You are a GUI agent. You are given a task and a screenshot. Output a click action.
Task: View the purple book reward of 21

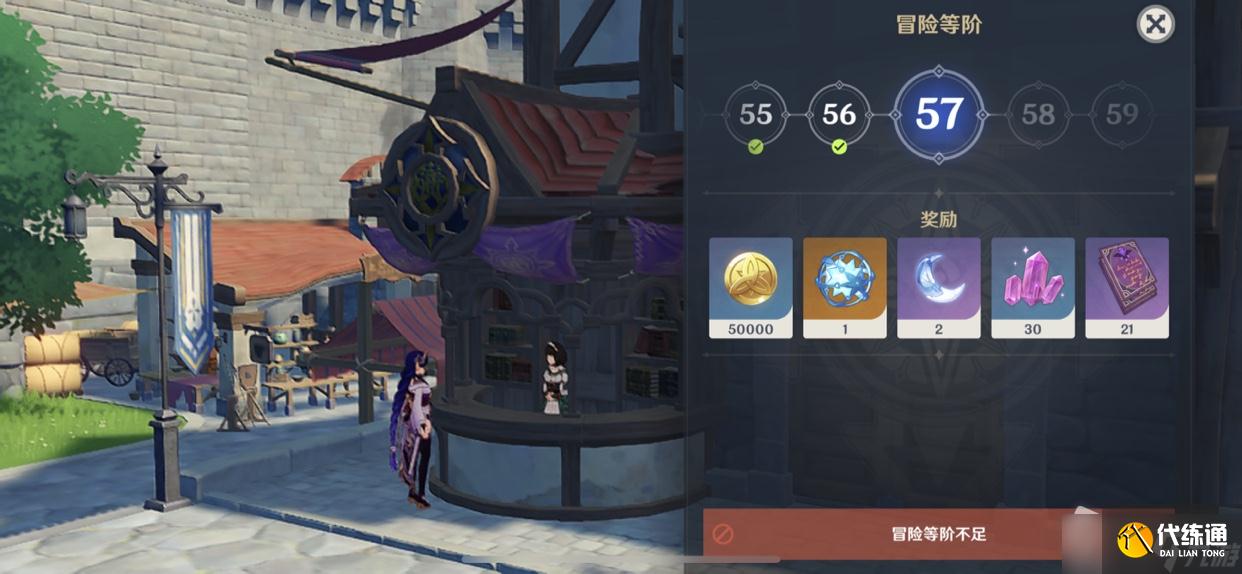tap(1127, 287)
